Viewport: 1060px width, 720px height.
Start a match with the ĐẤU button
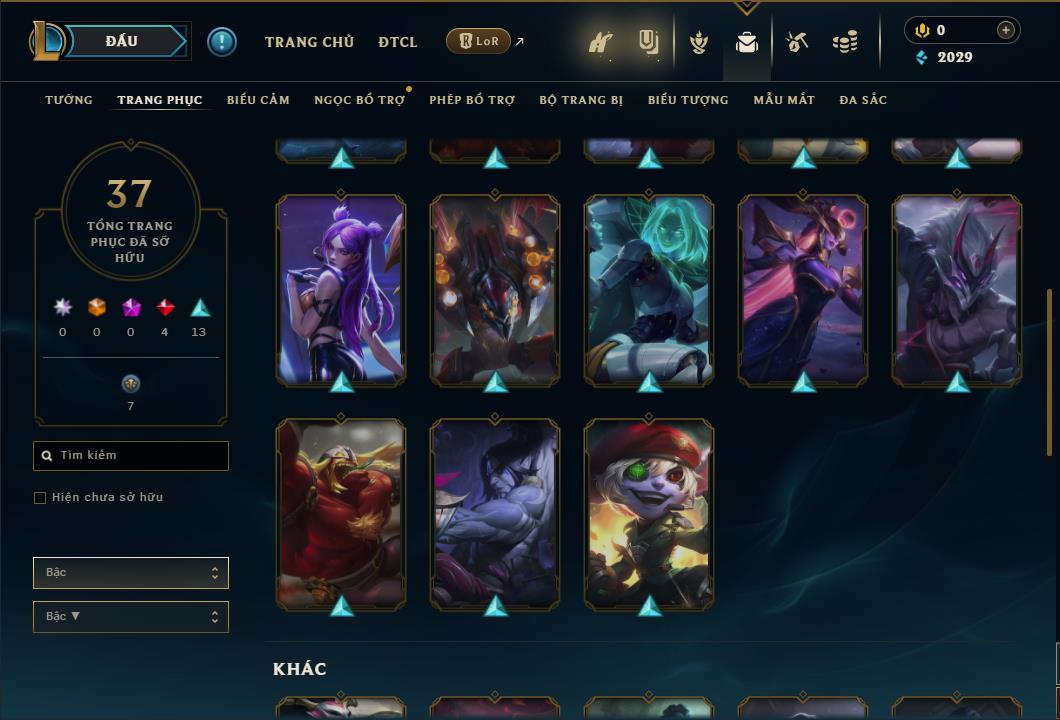coord(122,41)
